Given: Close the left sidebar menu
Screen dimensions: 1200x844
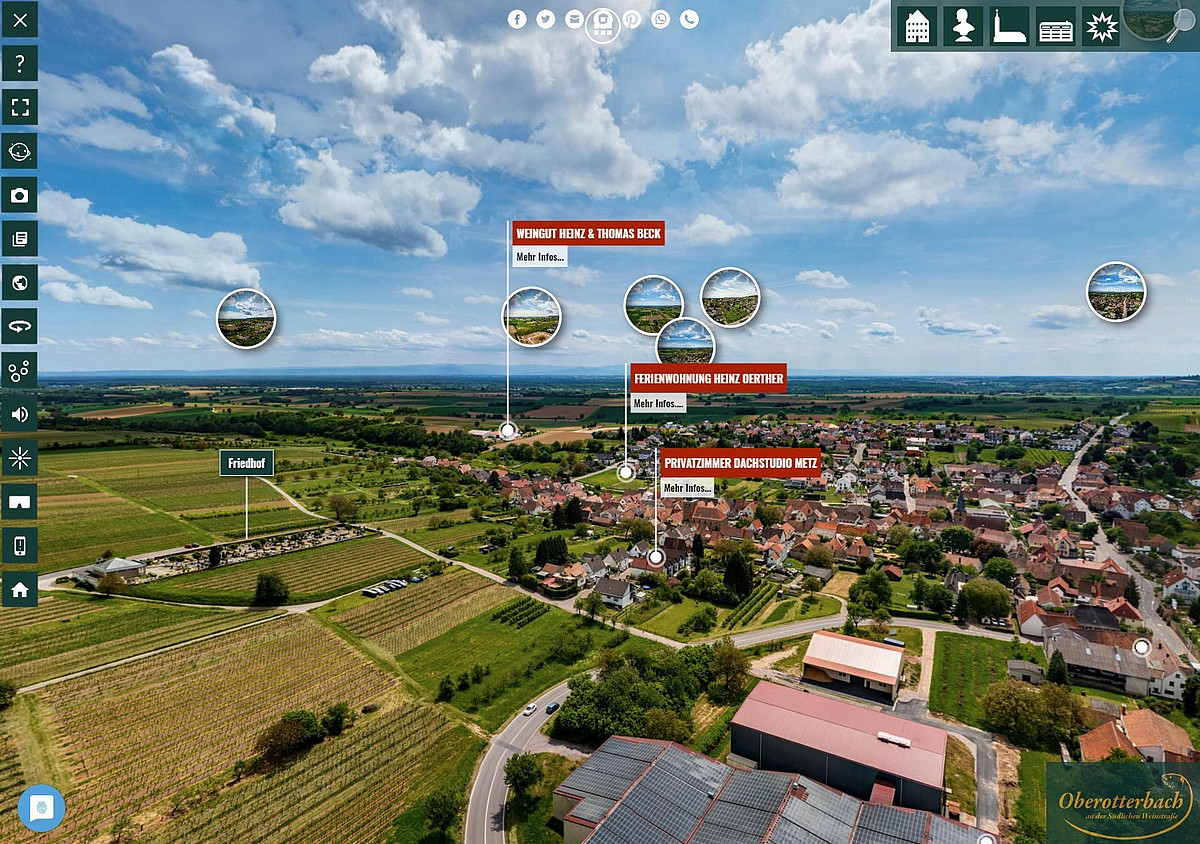Looking at the screenshot, I should (x=20, y=19).
